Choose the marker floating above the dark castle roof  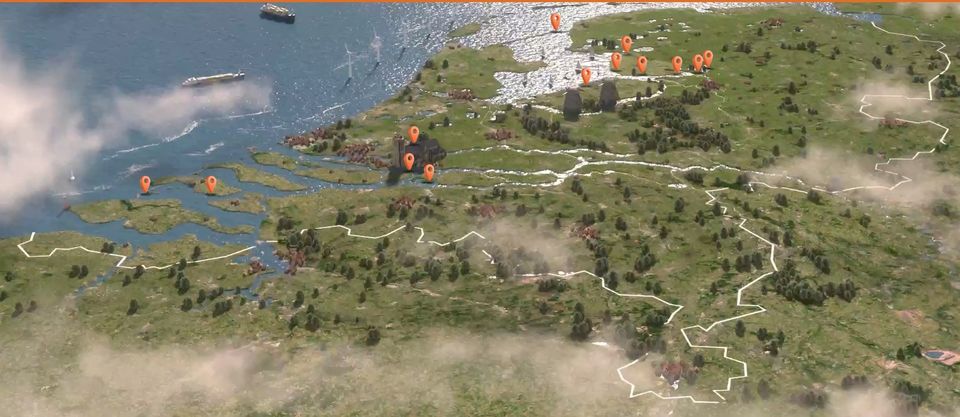(x=413, y=133)
